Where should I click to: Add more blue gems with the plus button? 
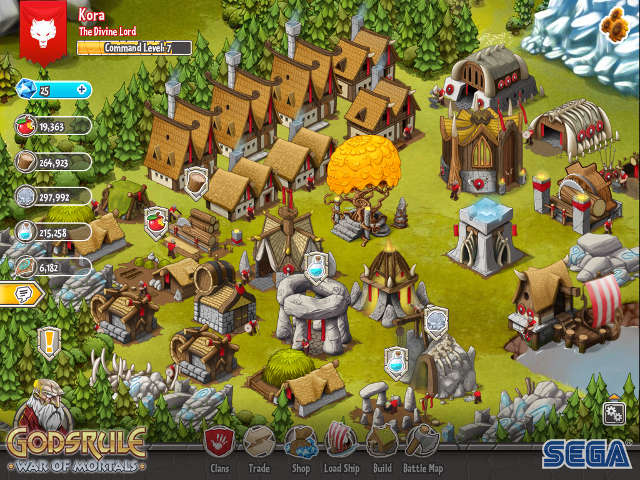click(x=82, y=90)
